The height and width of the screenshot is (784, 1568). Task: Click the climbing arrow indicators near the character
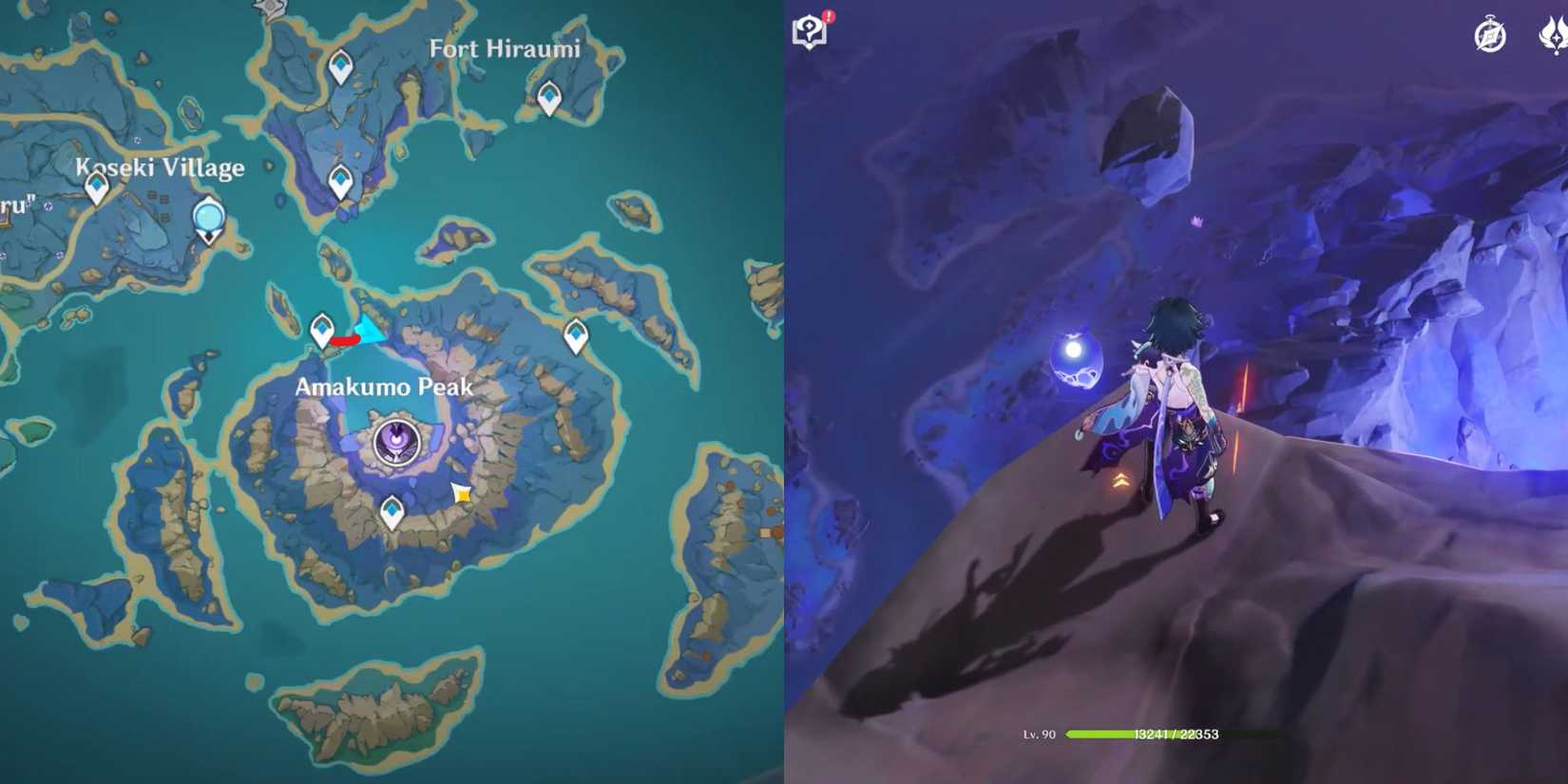coord(1119,478)
